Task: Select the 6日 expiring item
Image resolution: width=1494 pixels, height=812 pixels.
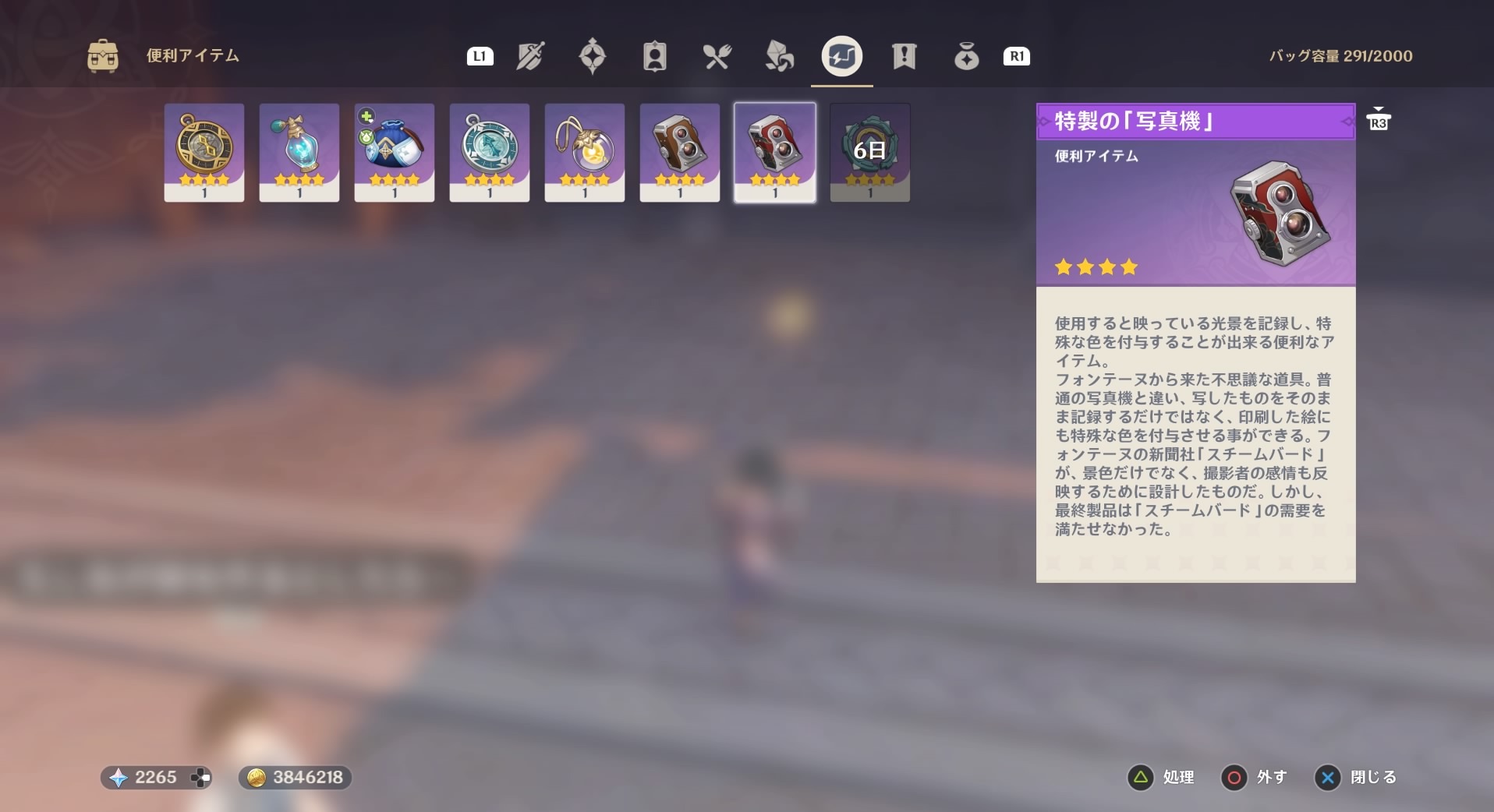Action: click(x=869, y=152)
